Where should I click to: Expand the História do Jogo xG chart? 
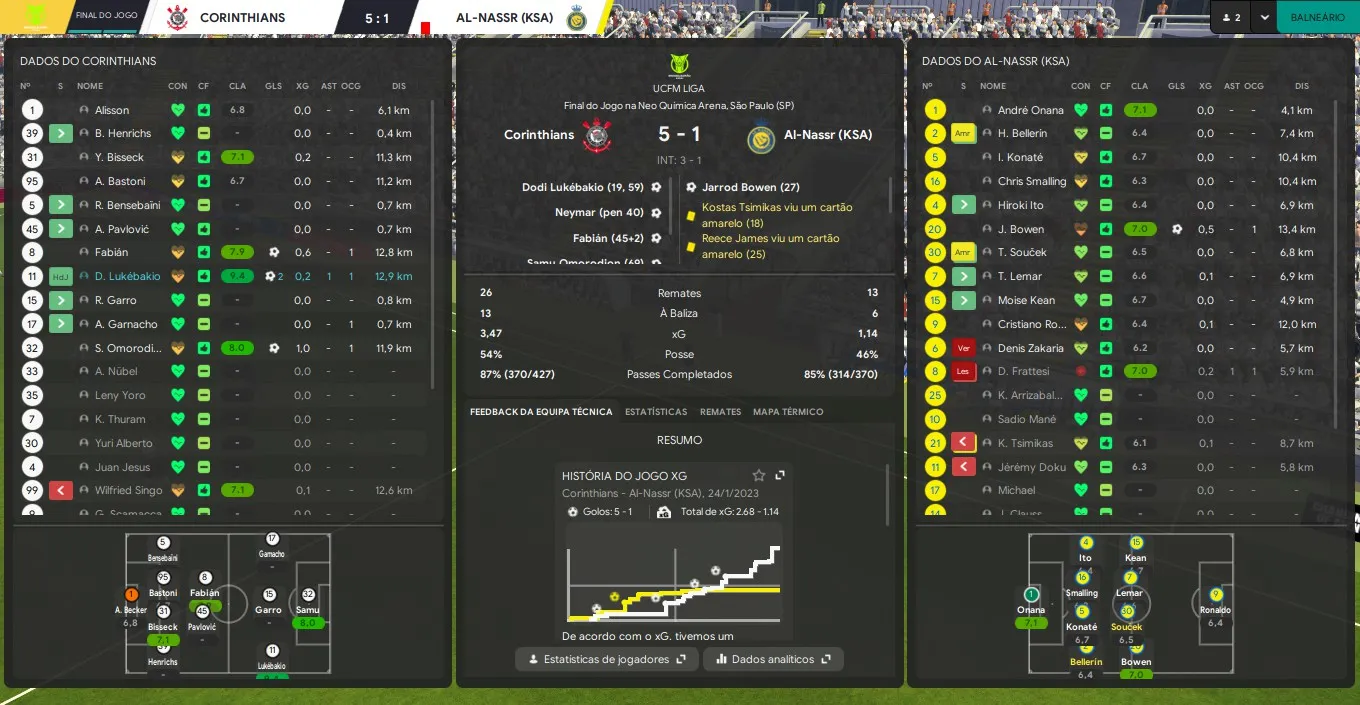click(x=780, y=476)
